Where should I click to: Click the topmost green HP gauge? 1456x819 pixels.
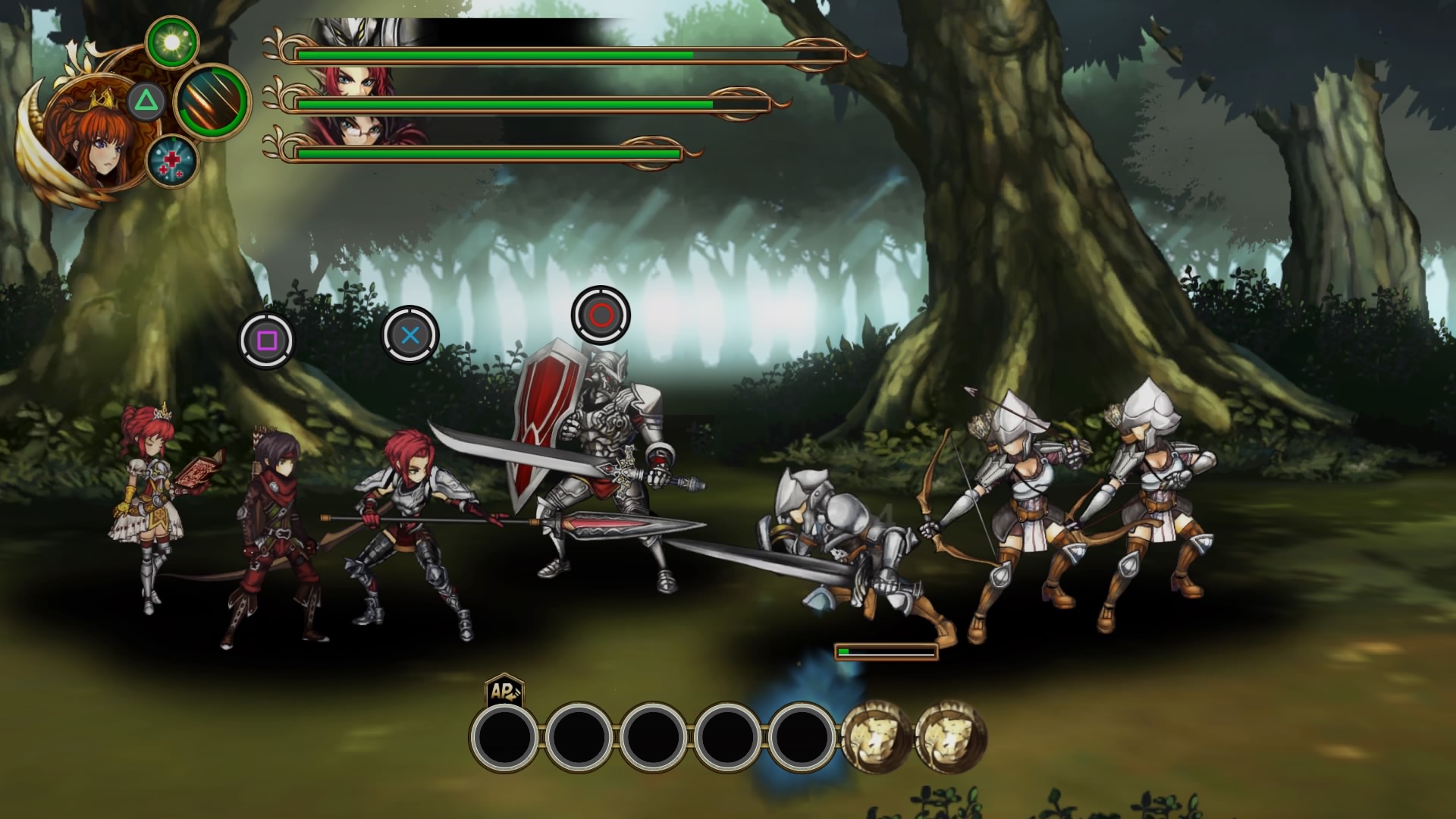coord(493,55)
